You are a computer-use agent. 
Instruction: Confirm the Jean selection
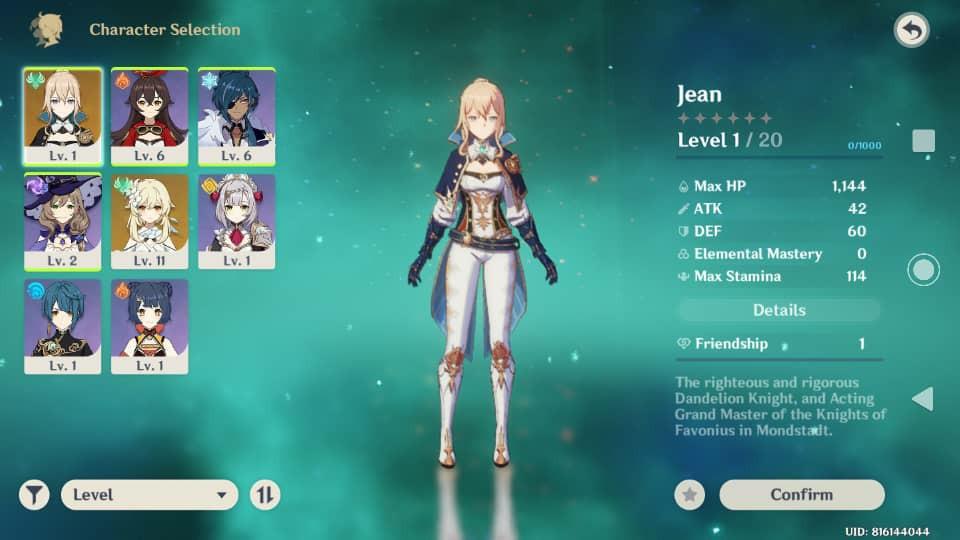[801, 494]
